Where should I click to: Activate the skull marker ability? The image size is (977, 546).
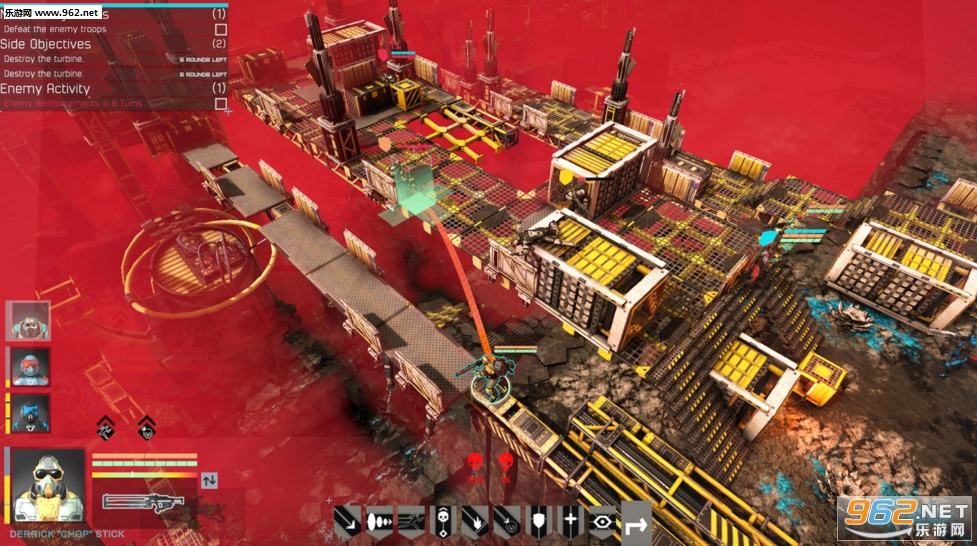(442, 521)
